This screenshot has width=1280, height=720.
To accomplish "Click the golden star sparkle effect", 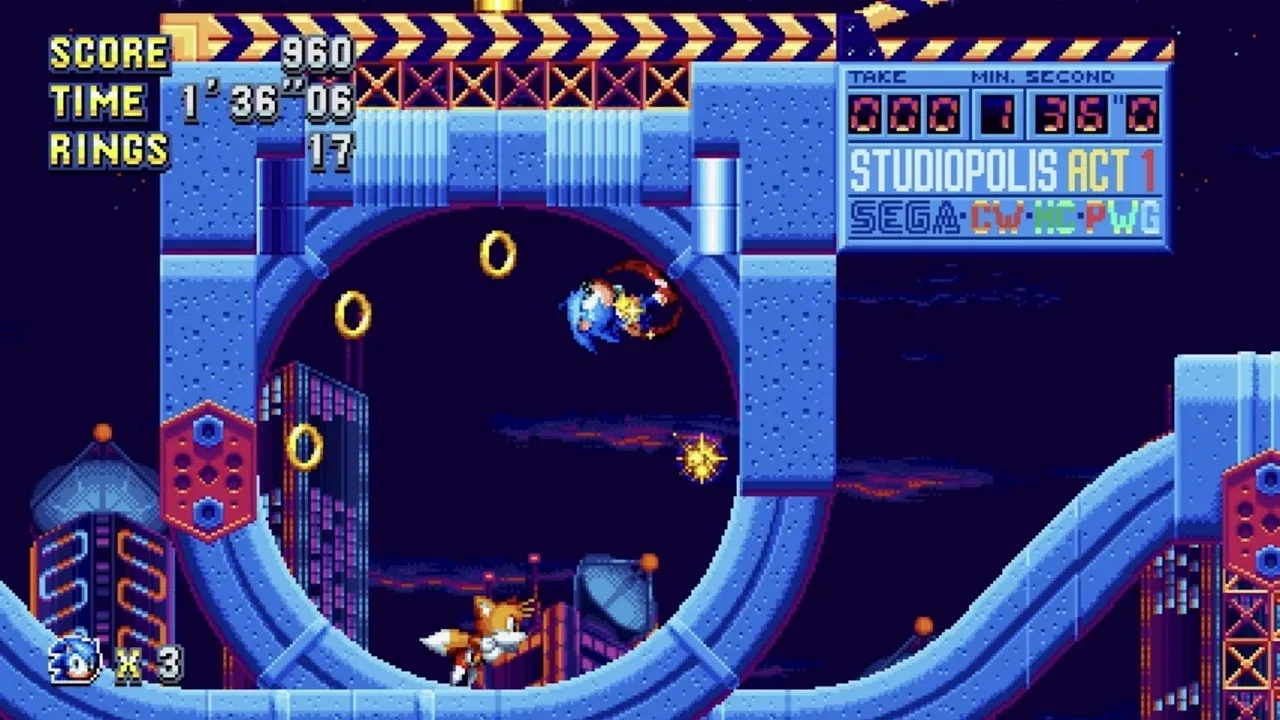I will pos(700,458).
